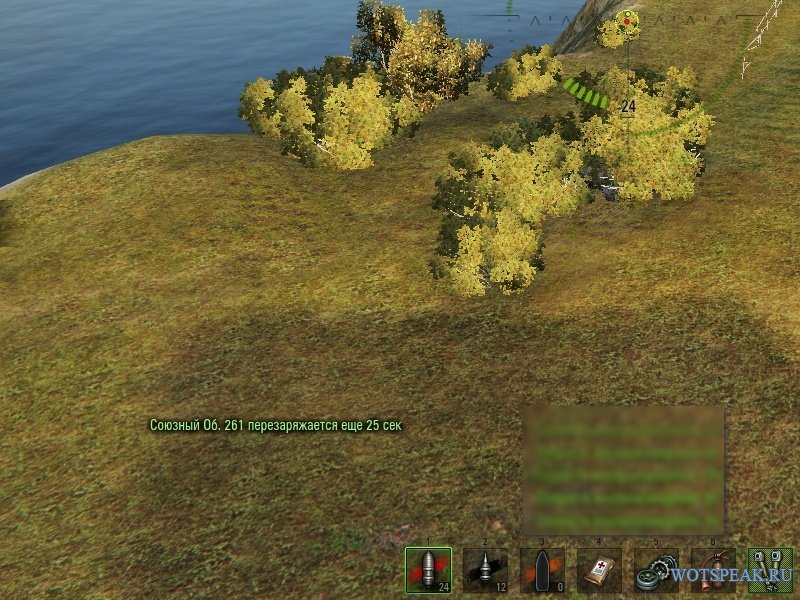Activate the repair kit consumable
The height and width of the screenshot is (600, 800).
tap(656, 570)
